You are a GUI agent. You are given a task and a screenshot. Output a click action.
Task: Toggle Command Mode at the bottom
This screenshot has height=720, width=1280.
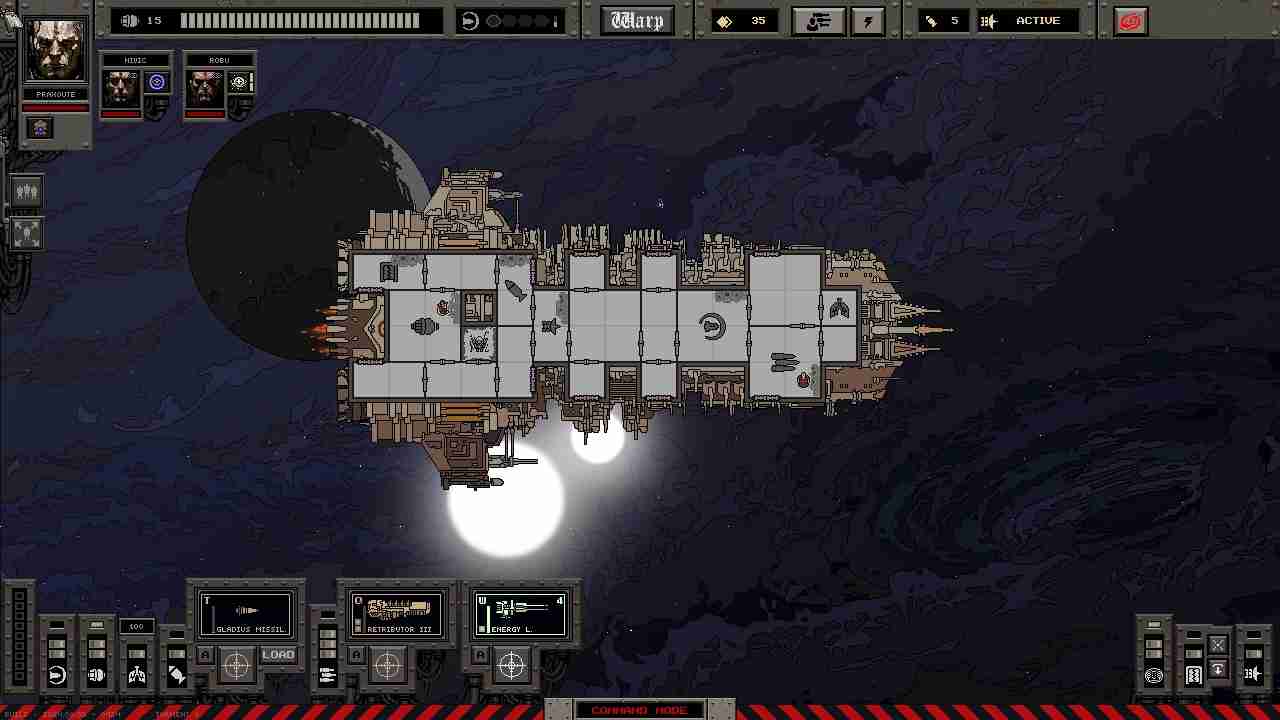tap(639, 710)
